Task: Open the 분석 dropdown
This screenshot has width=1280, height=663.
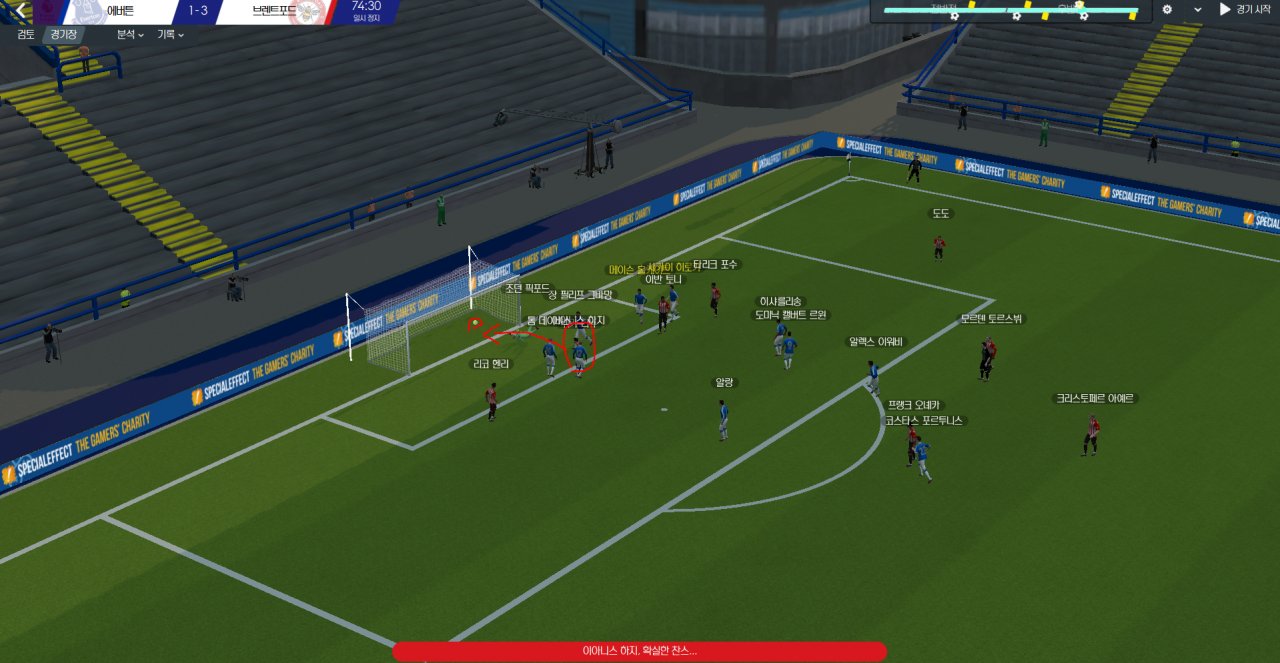Action: coord(130,34)
